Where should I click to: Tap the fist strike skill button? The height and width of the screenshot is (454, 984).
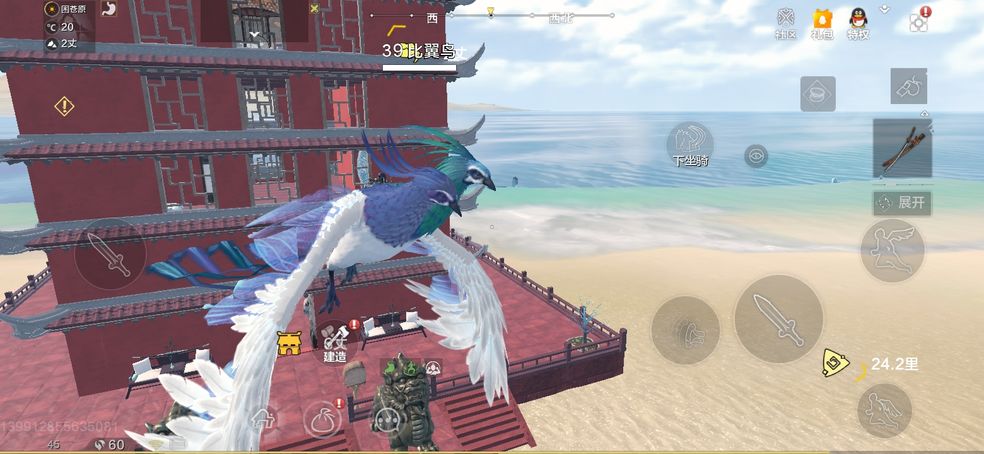[x=685, y=330]
